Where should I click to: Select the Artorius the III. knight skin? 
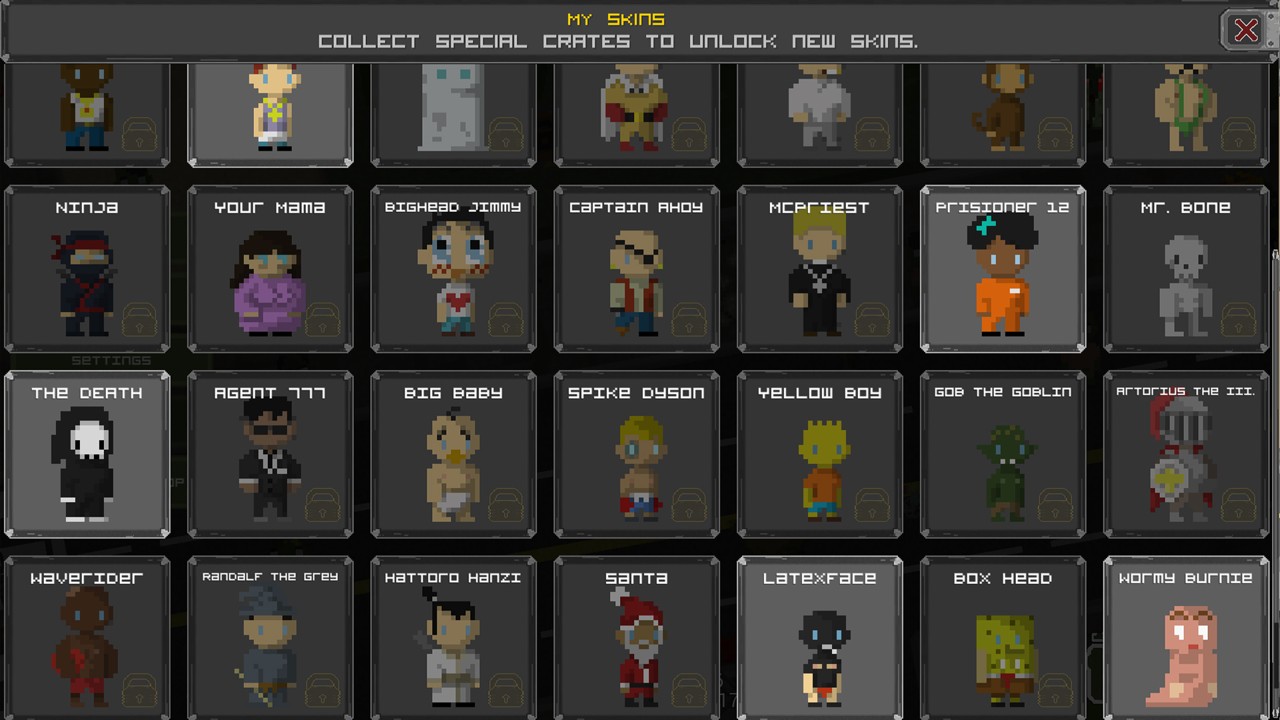click(x=1185, y=455)
